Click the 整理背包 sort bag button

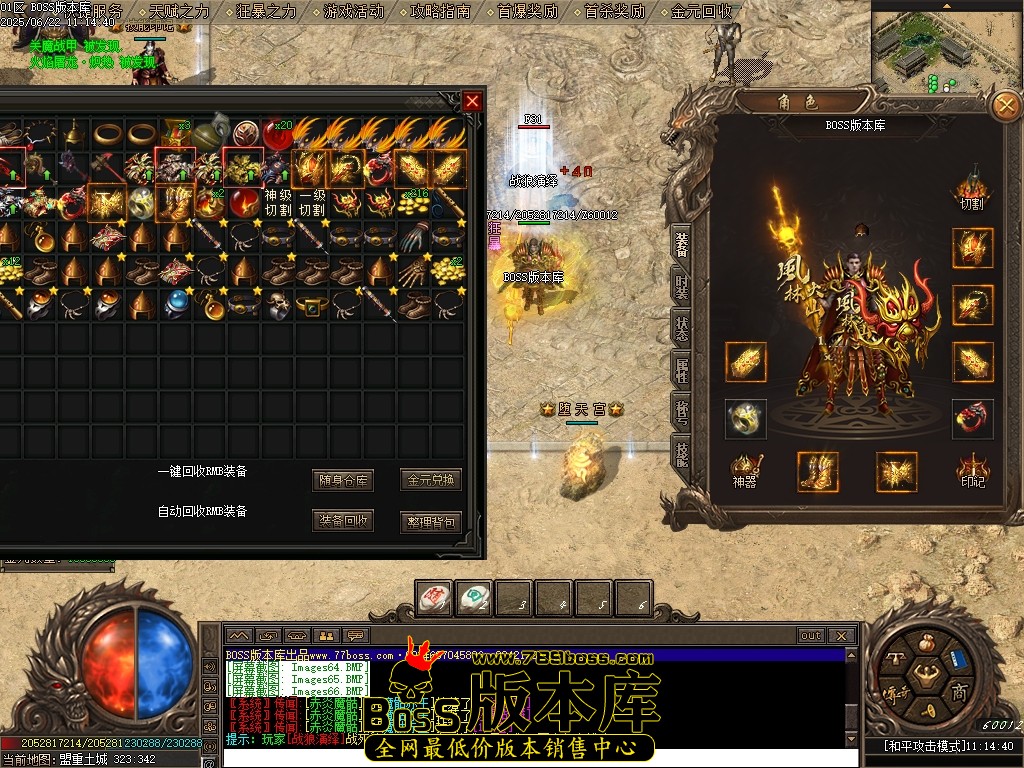[430, 521]
